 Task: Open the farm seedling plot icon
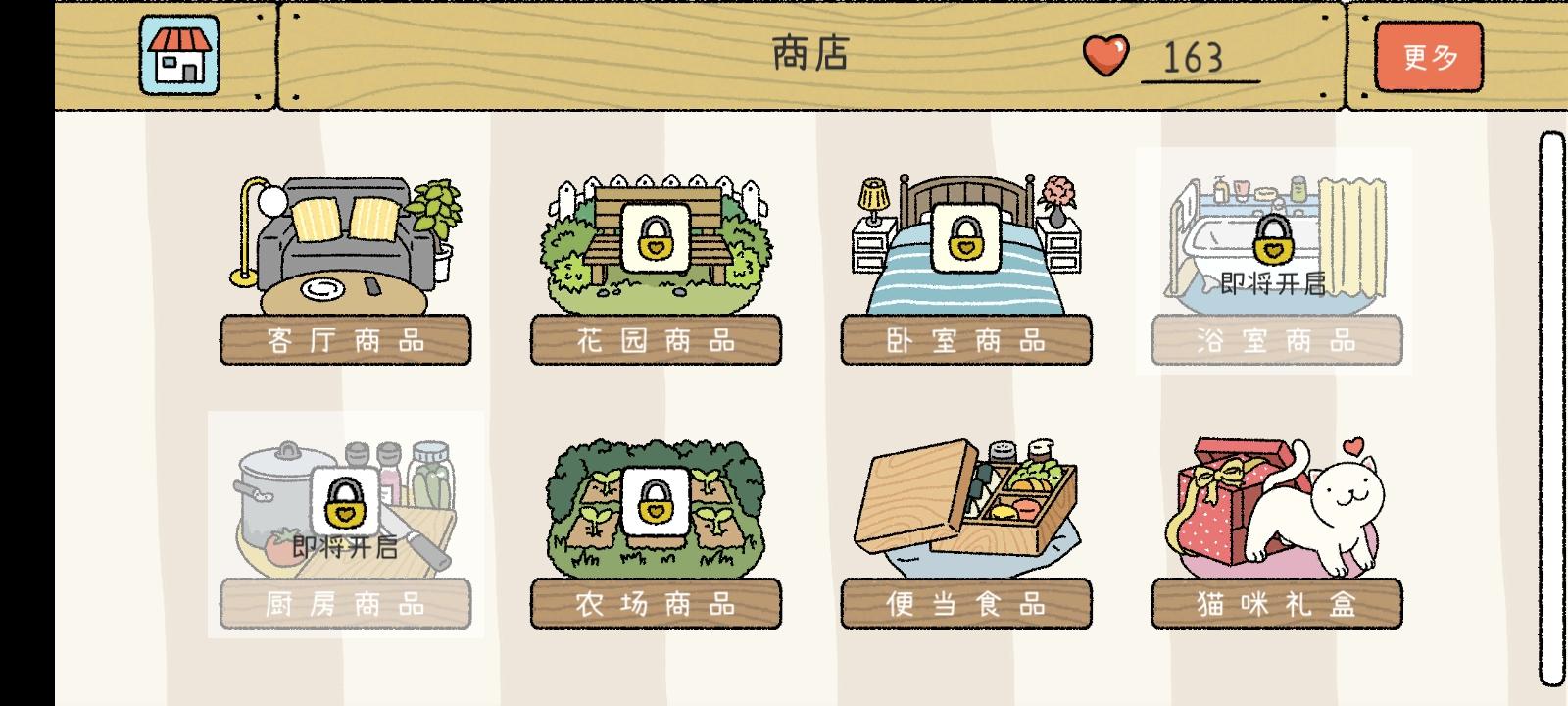[x=655, y=507]
